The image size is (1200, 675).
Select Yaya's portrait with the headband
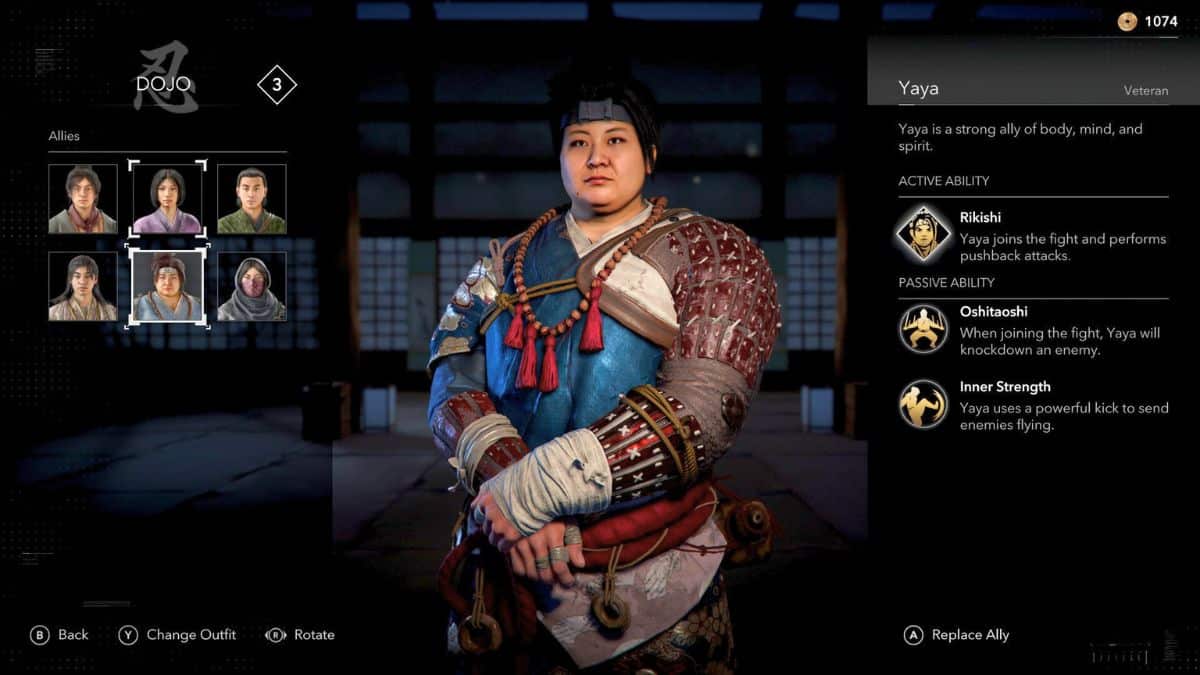coord(167,286)
